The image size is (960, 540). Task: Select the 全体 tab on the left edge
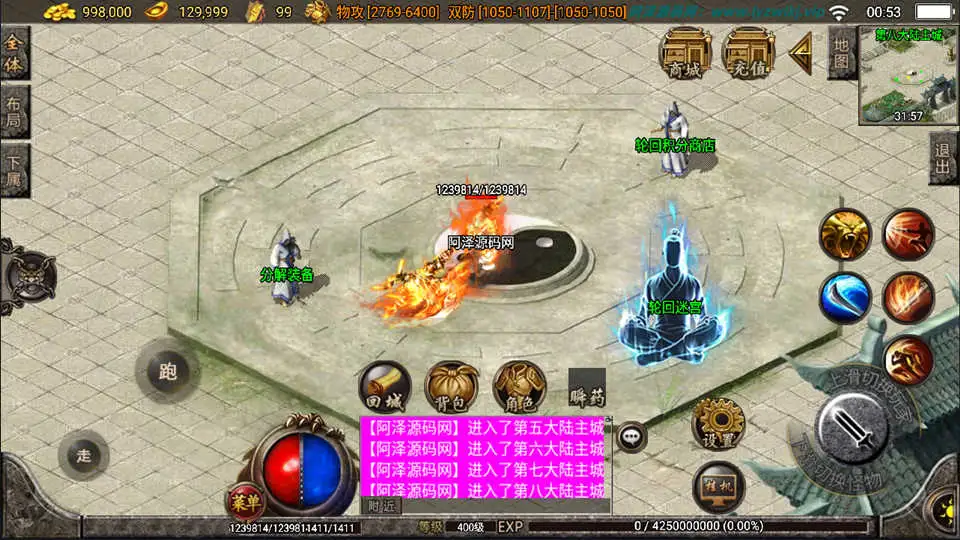pyautogui.click(x=14, y=53)
